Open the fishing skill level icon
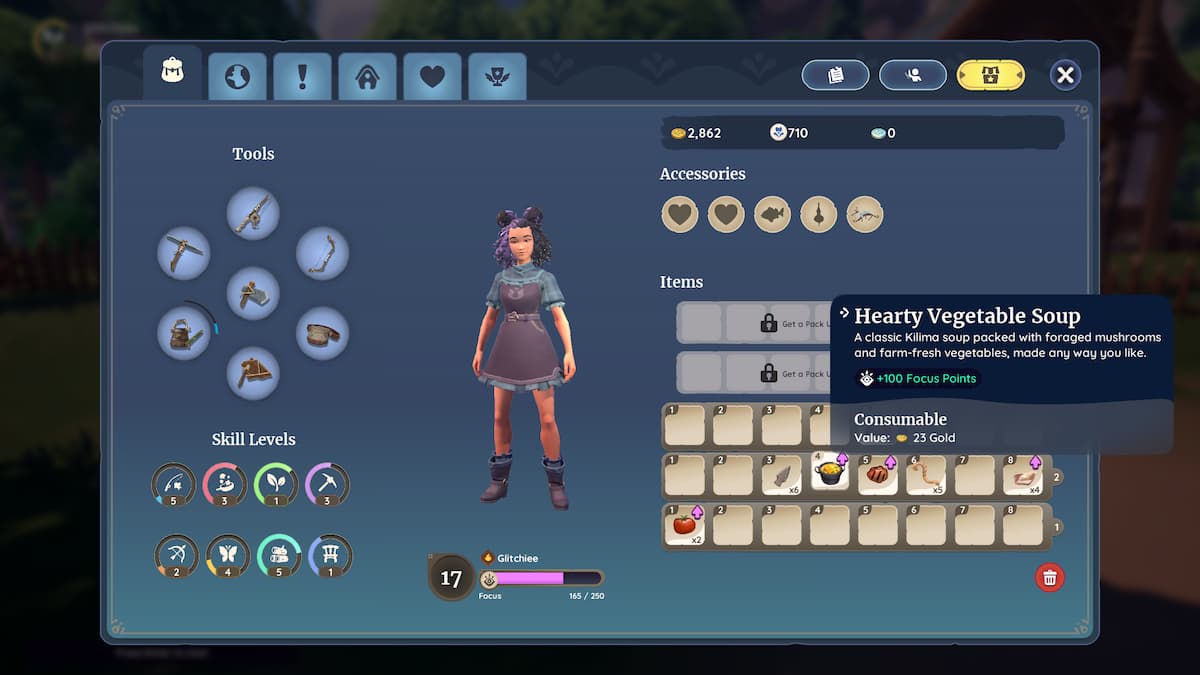This screenshot has width=1200, height=675. pos(174,485)
